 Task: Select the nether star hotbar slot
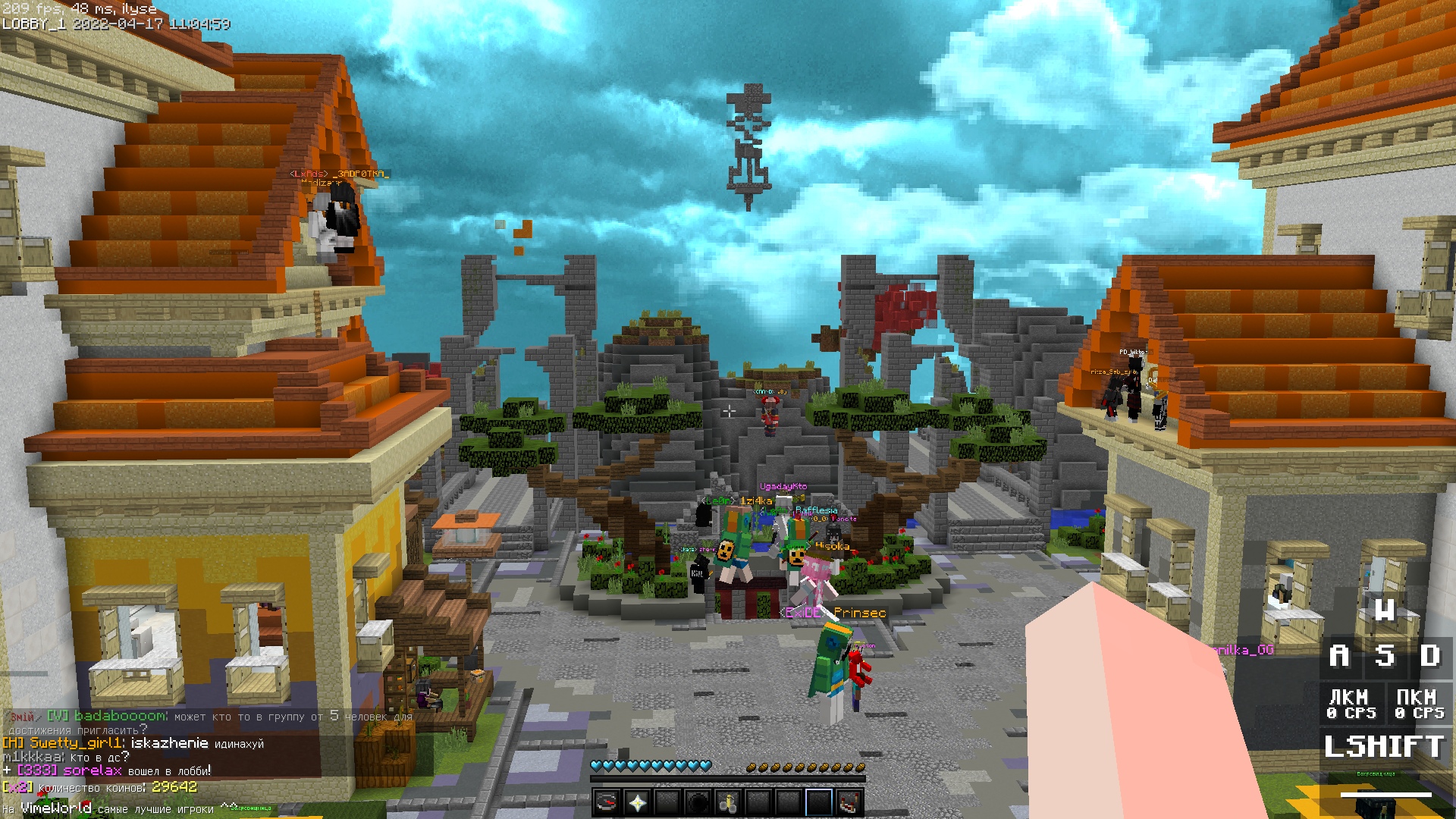coord(637,802)
